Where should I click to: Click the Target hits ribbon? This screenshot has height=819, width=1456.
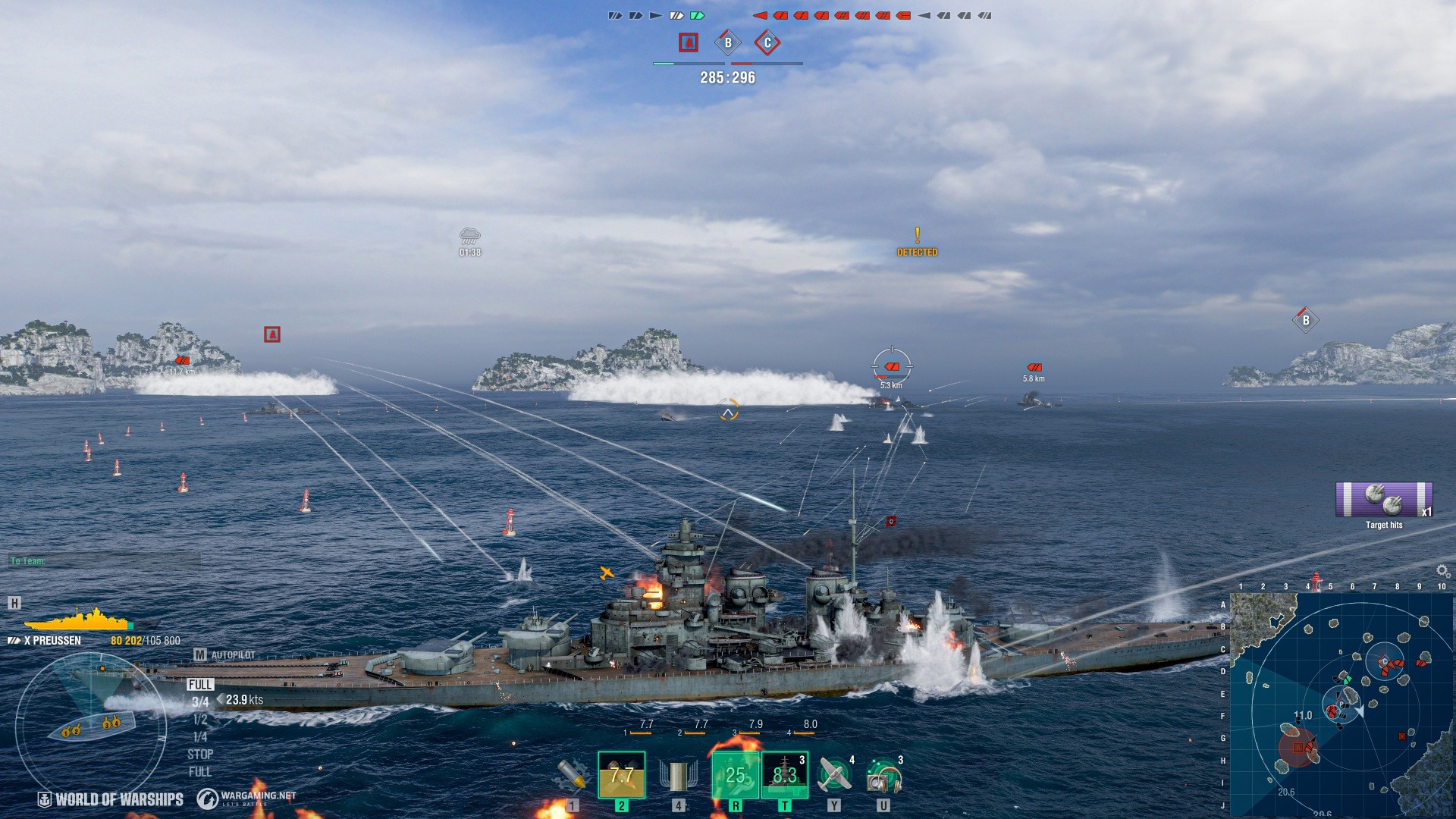1384,500
